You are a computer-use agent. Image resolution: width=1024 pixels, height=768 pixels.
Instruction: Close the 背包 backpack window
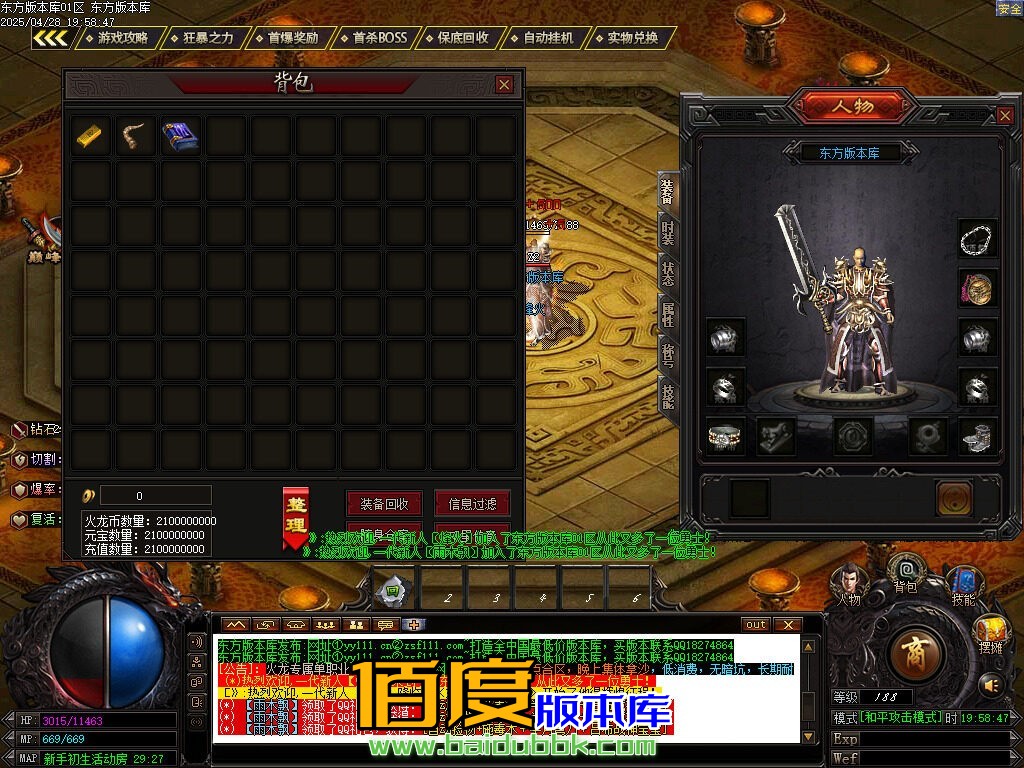click(504, 85)
